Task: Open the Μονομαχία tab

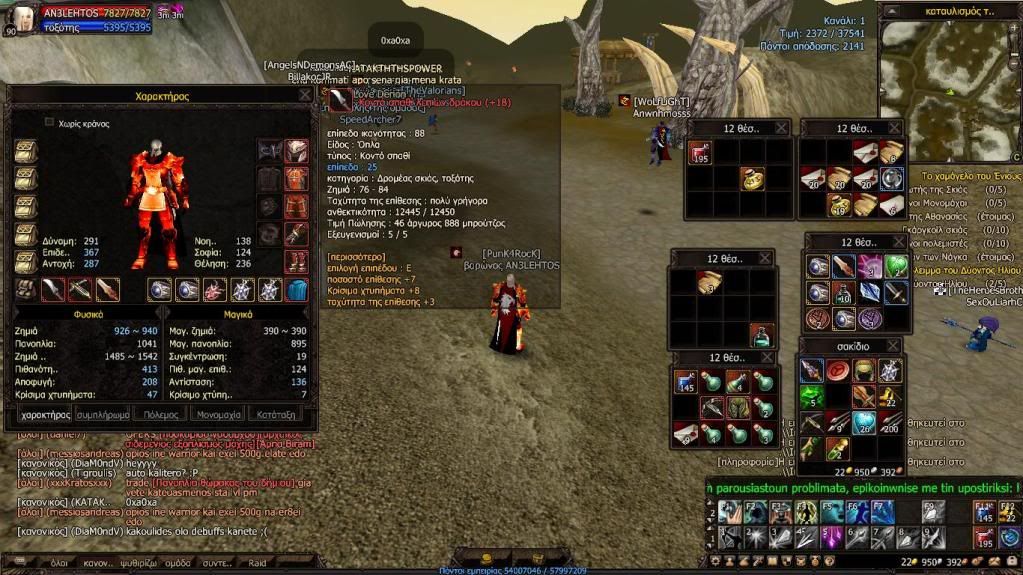Action: click(x=219, y=413)
